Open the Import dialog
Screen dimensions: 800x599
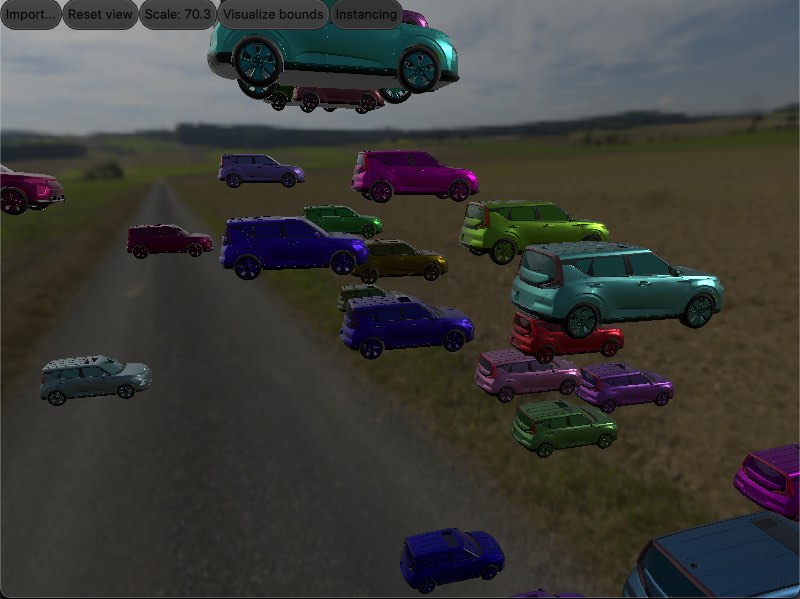[31, 15]
